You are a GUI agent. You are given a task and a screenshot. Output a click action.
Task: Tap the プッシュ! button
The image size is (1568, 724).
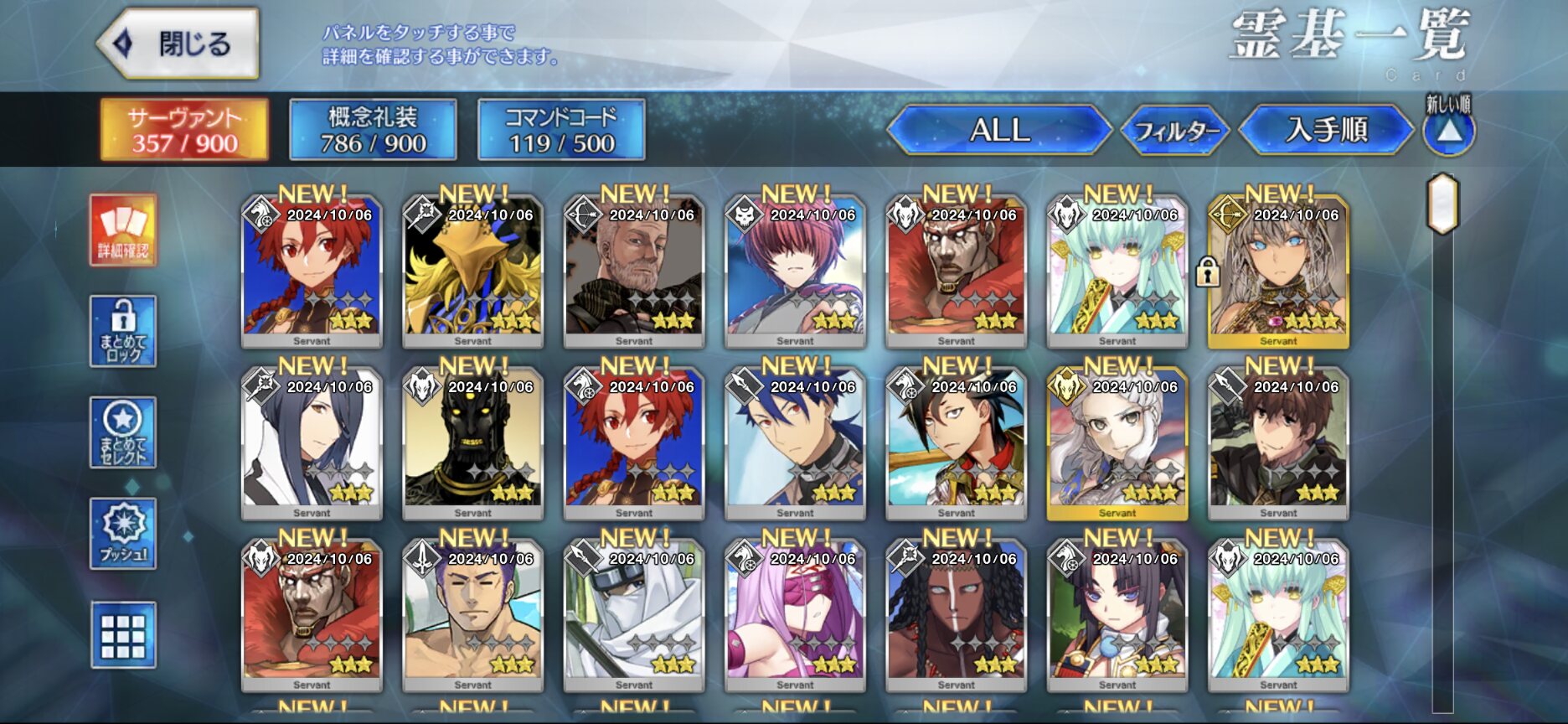(123, 534)
